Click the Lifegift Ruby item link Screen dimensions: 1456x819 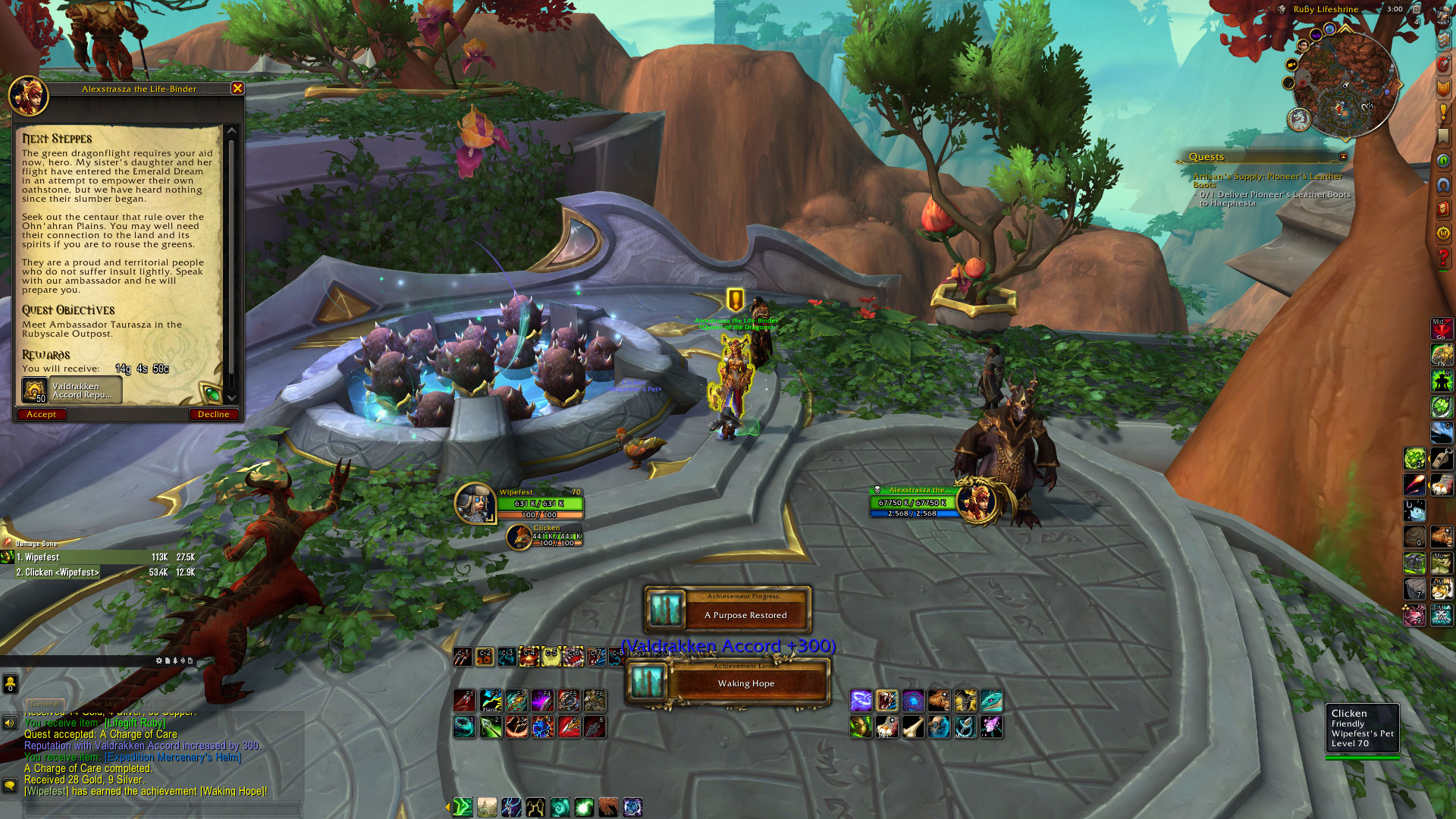[136, 723]
